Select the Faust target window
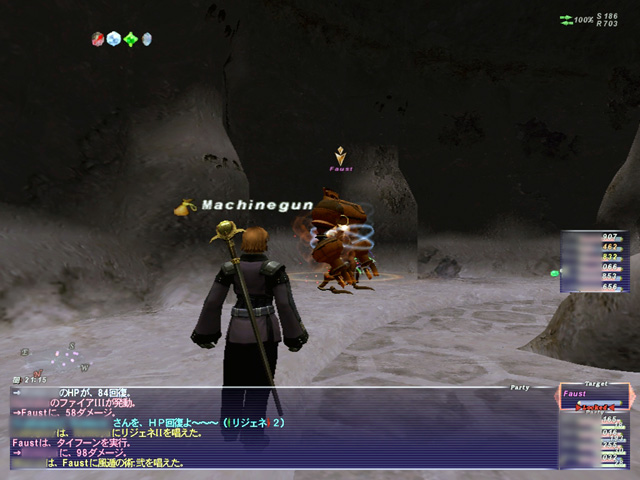 click(594, 399)
